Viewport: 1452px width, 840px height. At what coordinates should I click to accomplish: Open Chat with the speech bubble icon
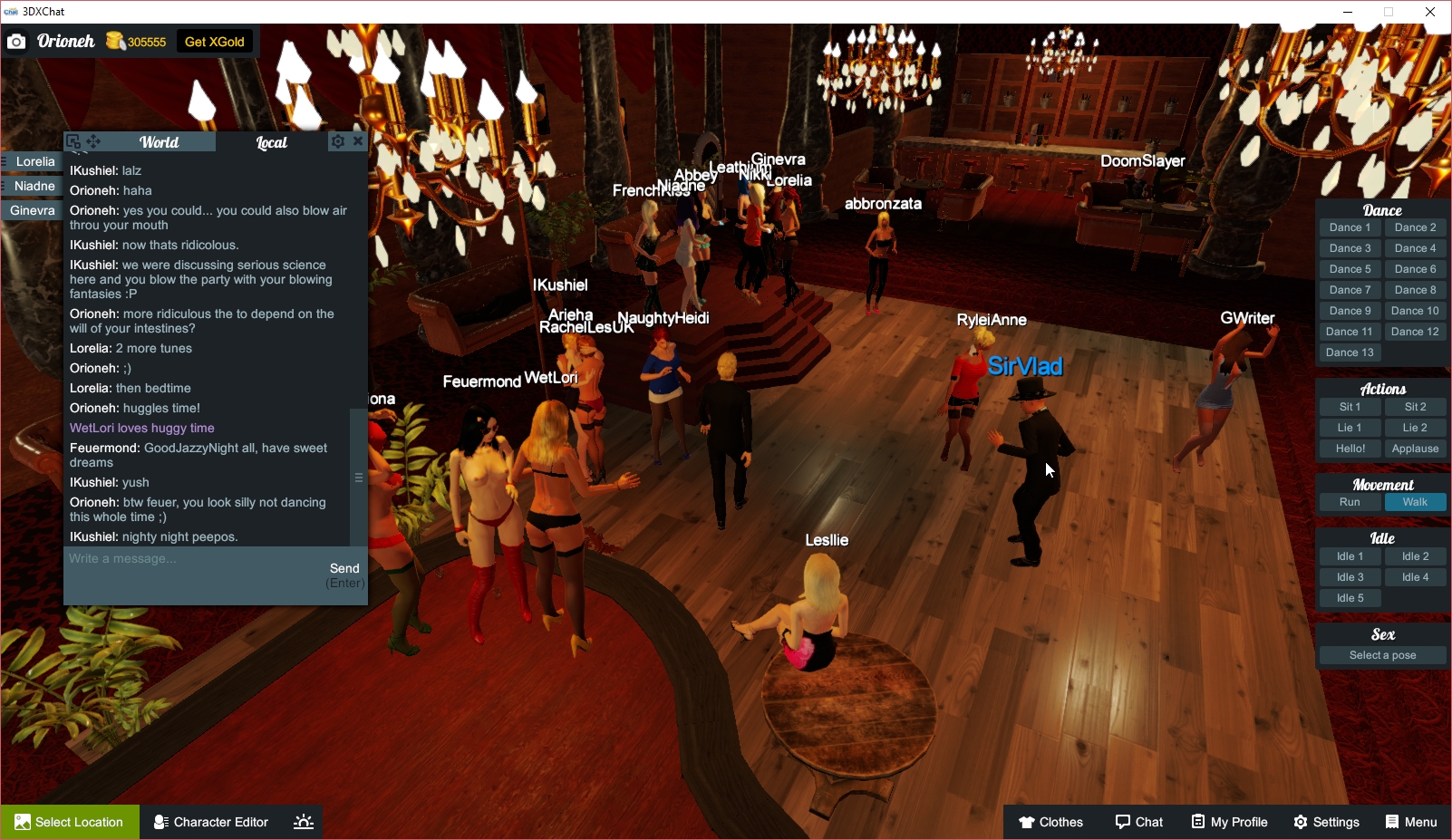point(1121,822)
